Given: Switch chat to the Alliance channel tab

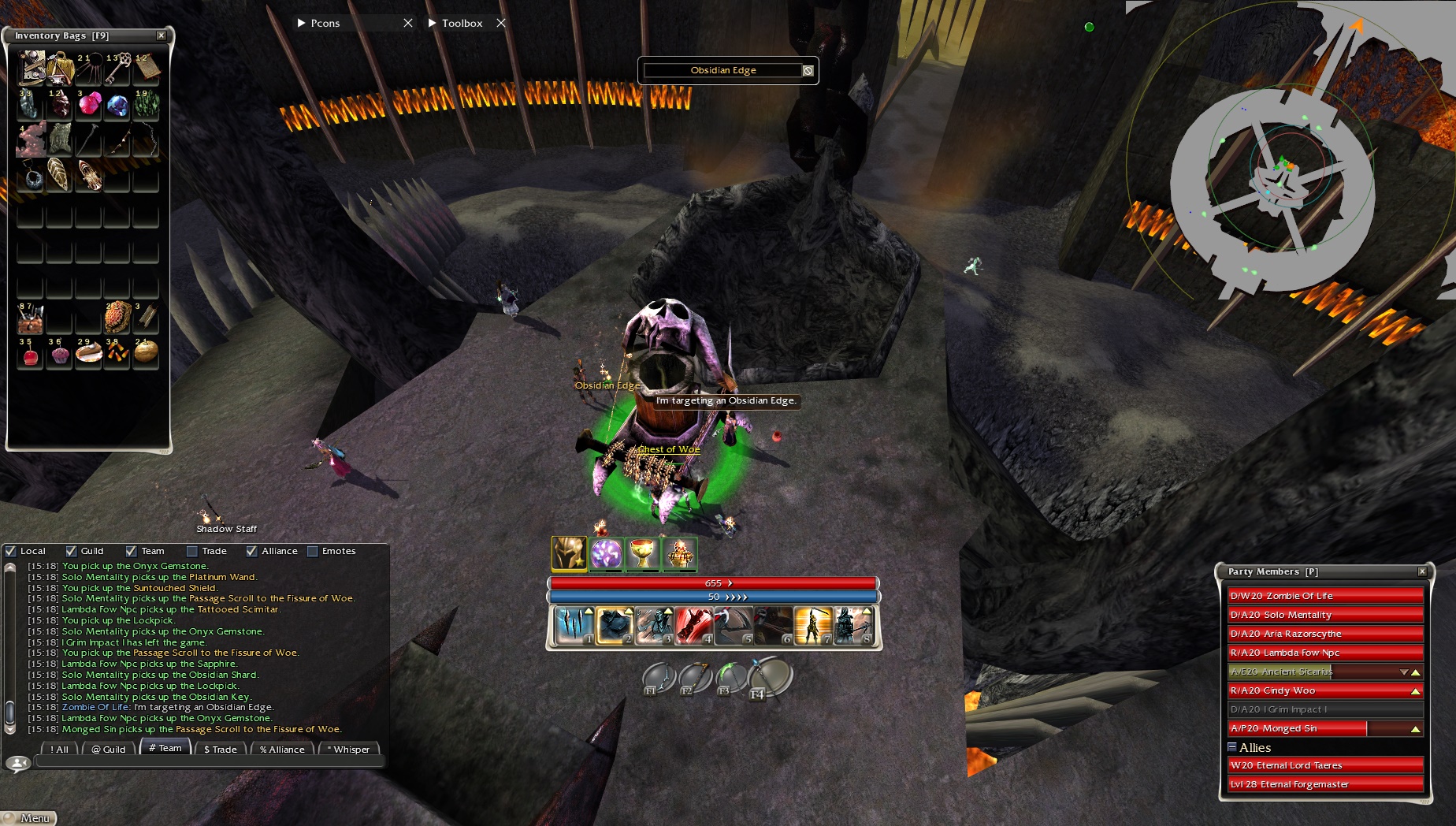Looking at the screenshot, I should pyautogui.click(x=282, y=749).
